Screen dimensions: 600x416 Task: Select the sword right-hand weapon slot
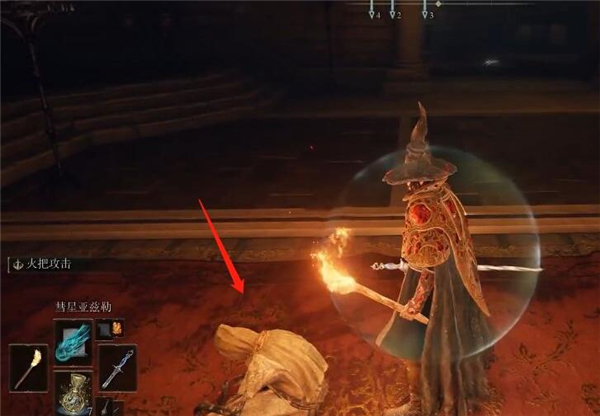tap(118, 366)
